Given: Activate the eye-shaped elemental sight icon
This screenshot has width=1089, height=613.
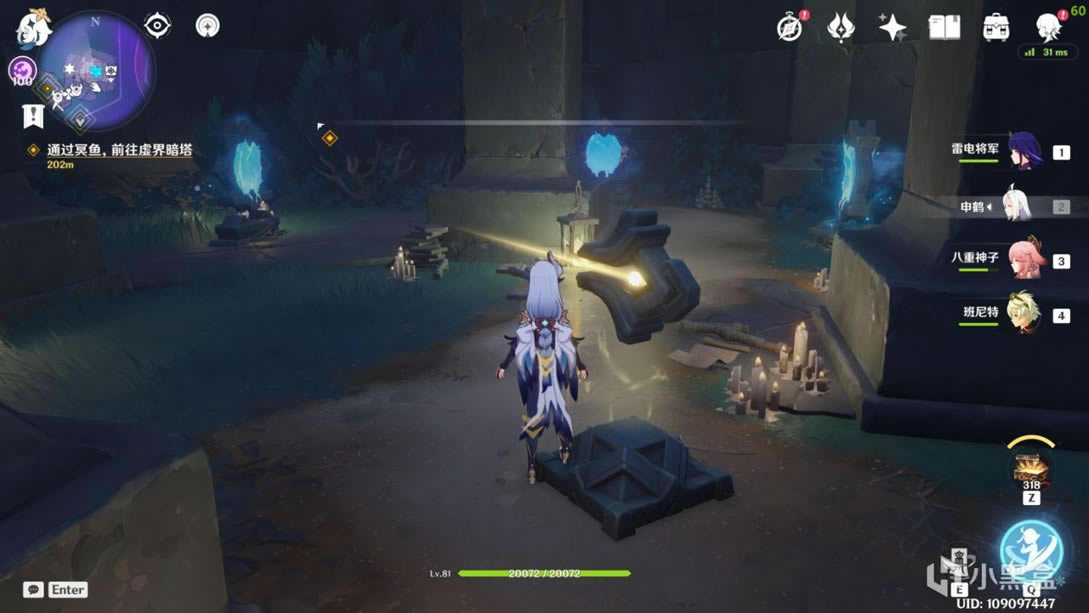Looking at the screenshot, I should tap(158, 25).
